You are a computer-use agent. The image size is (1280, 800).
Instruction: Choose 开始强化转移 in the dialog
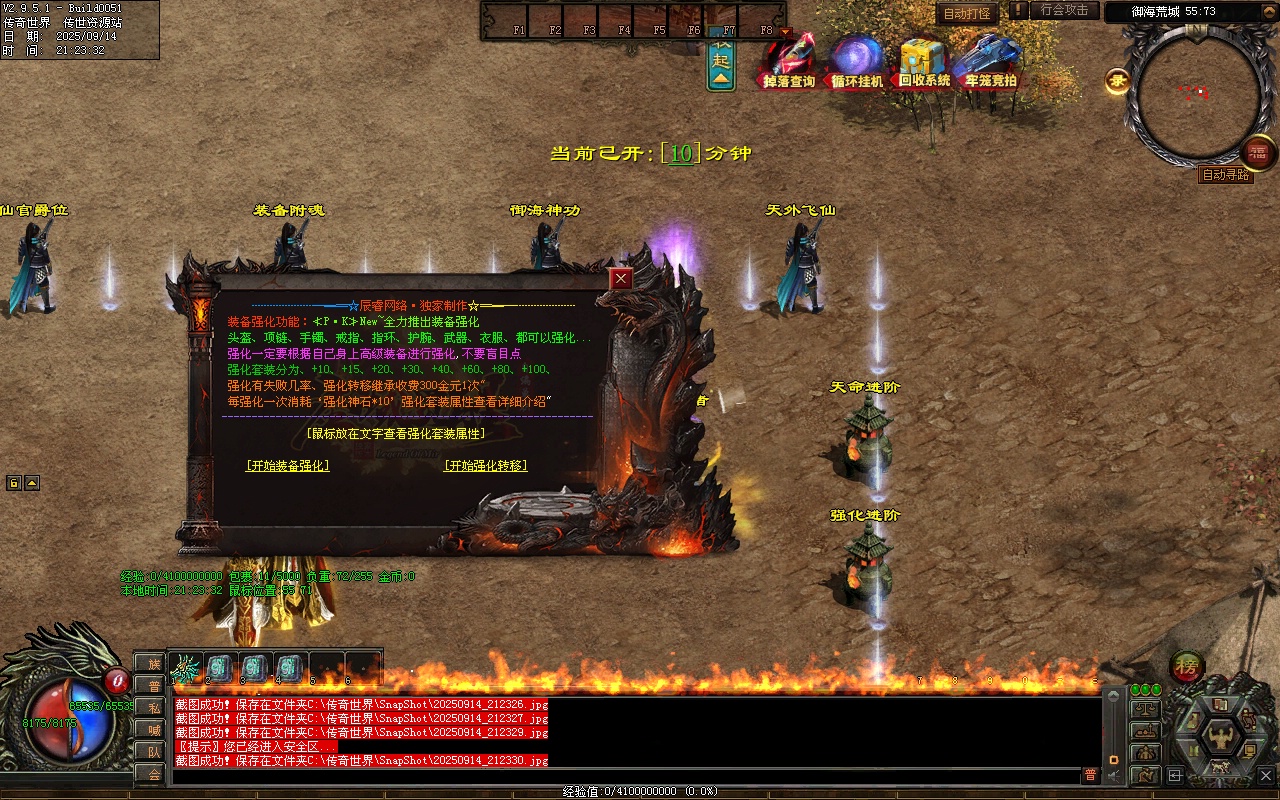pos(485,466)
